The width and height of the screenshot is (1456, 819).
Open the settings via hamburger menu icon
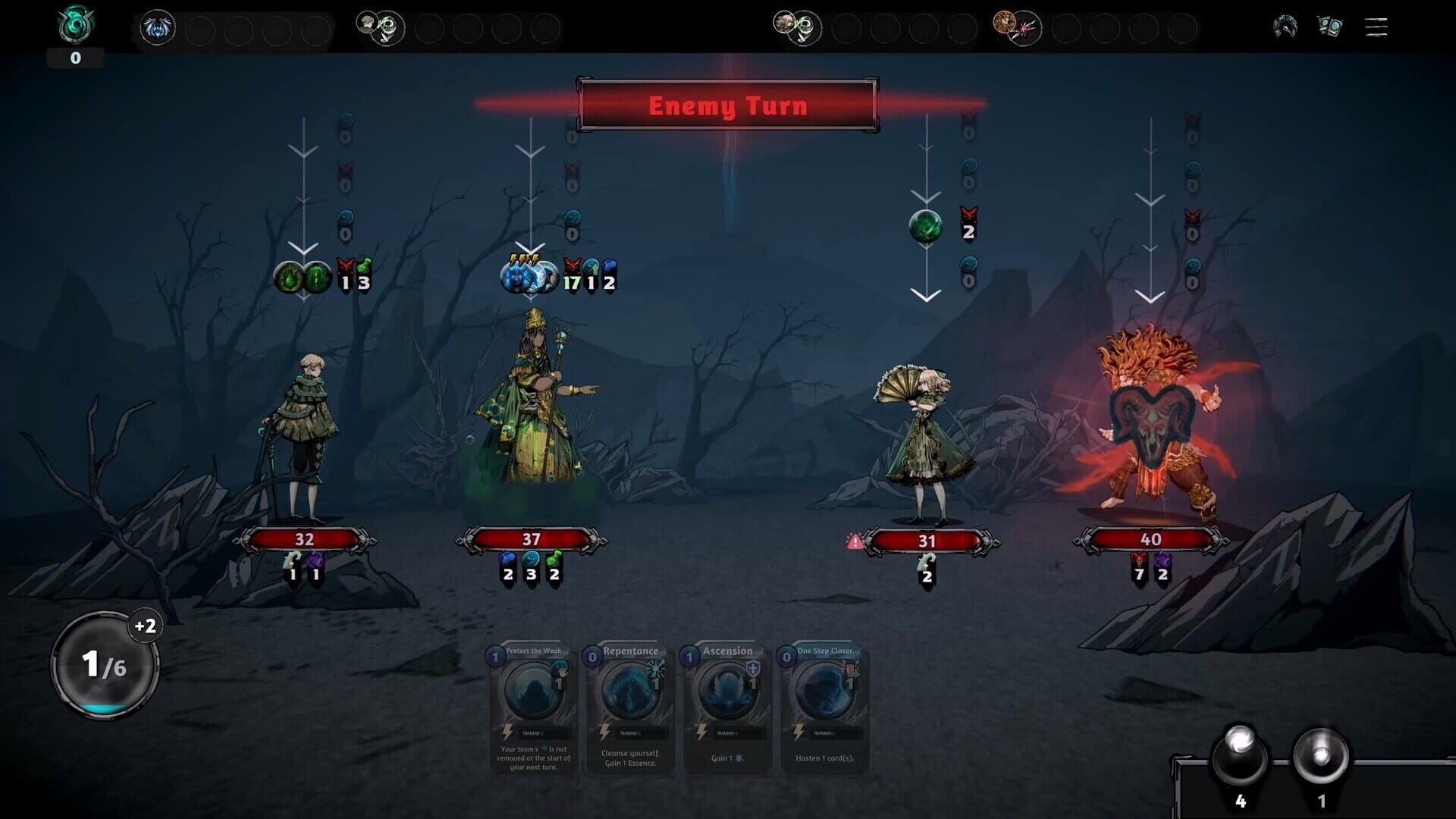1375,27
